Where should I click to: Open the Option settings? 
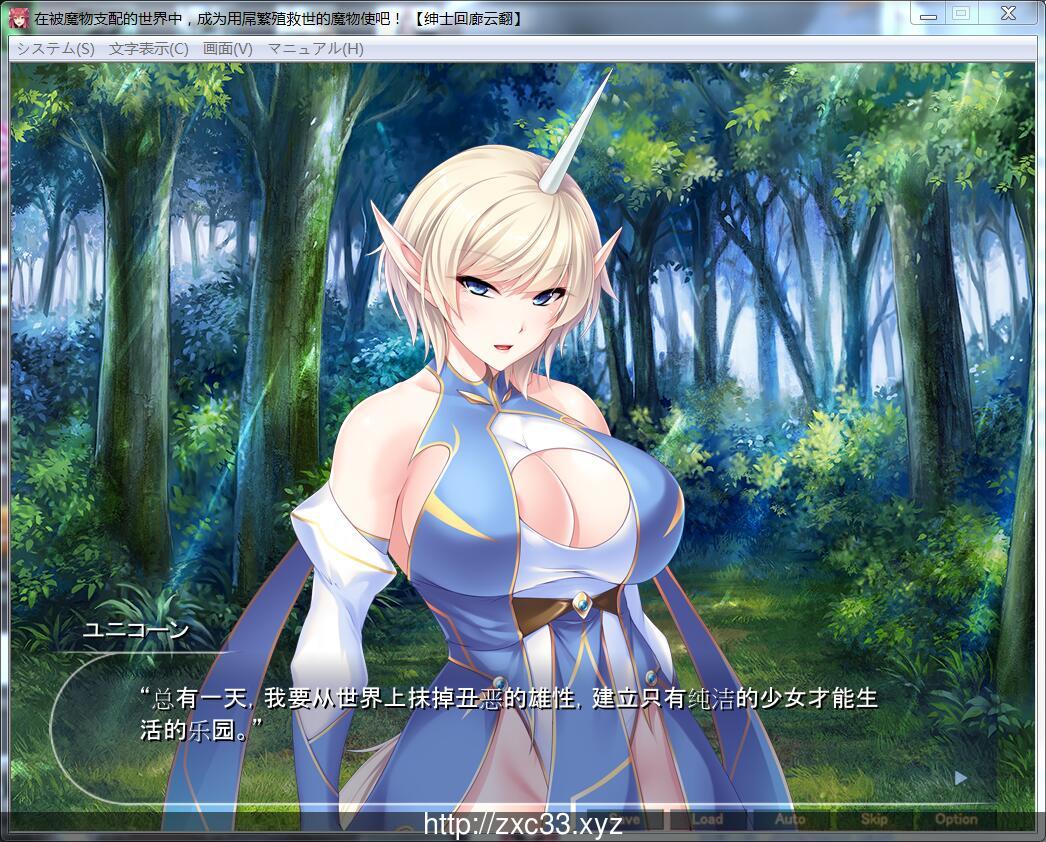[956, 819]
